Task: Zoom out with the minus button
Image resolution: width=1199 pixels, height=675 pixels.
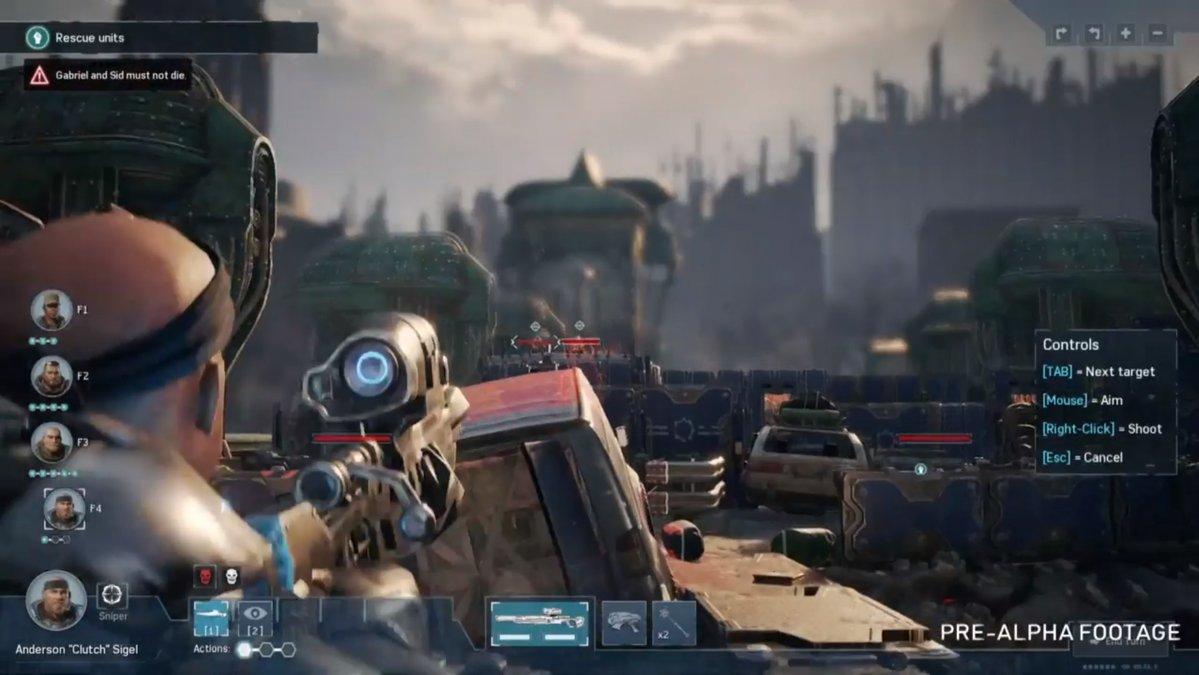Action: pyautogui.click(x=1157, y=34)
